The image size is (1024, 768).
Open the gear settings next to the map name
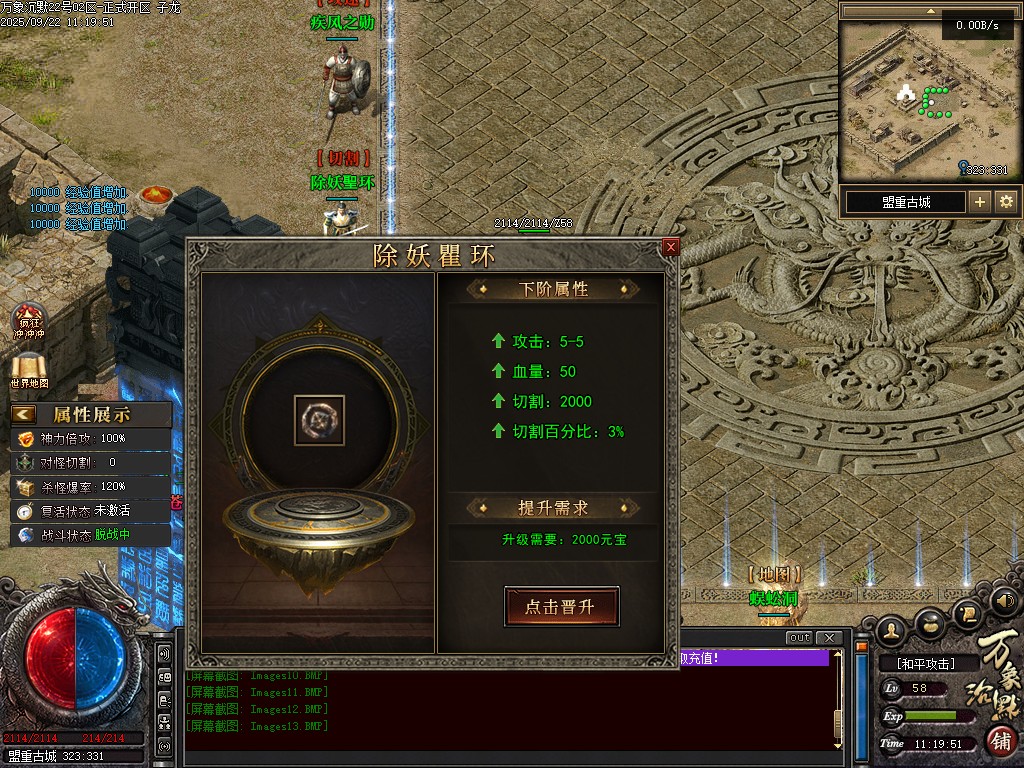point(1006,202)
